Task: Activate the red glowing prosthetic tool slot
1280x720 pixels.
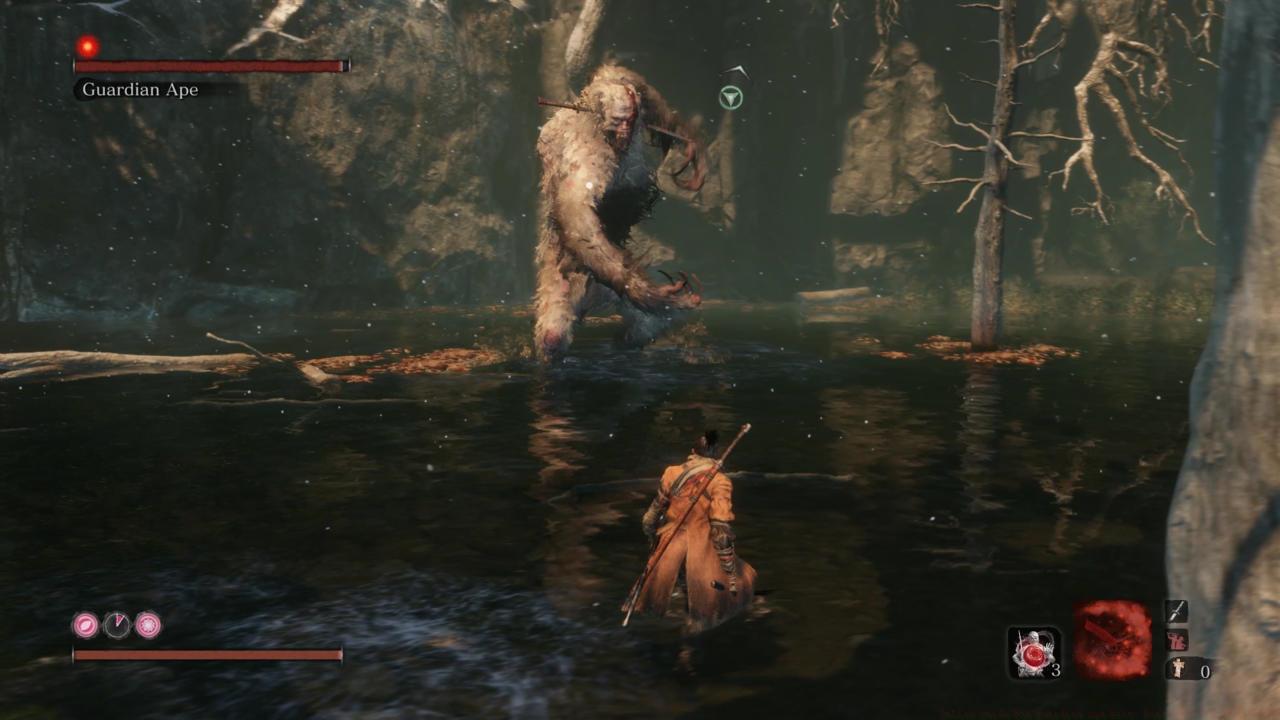Action: [1112, 641]
